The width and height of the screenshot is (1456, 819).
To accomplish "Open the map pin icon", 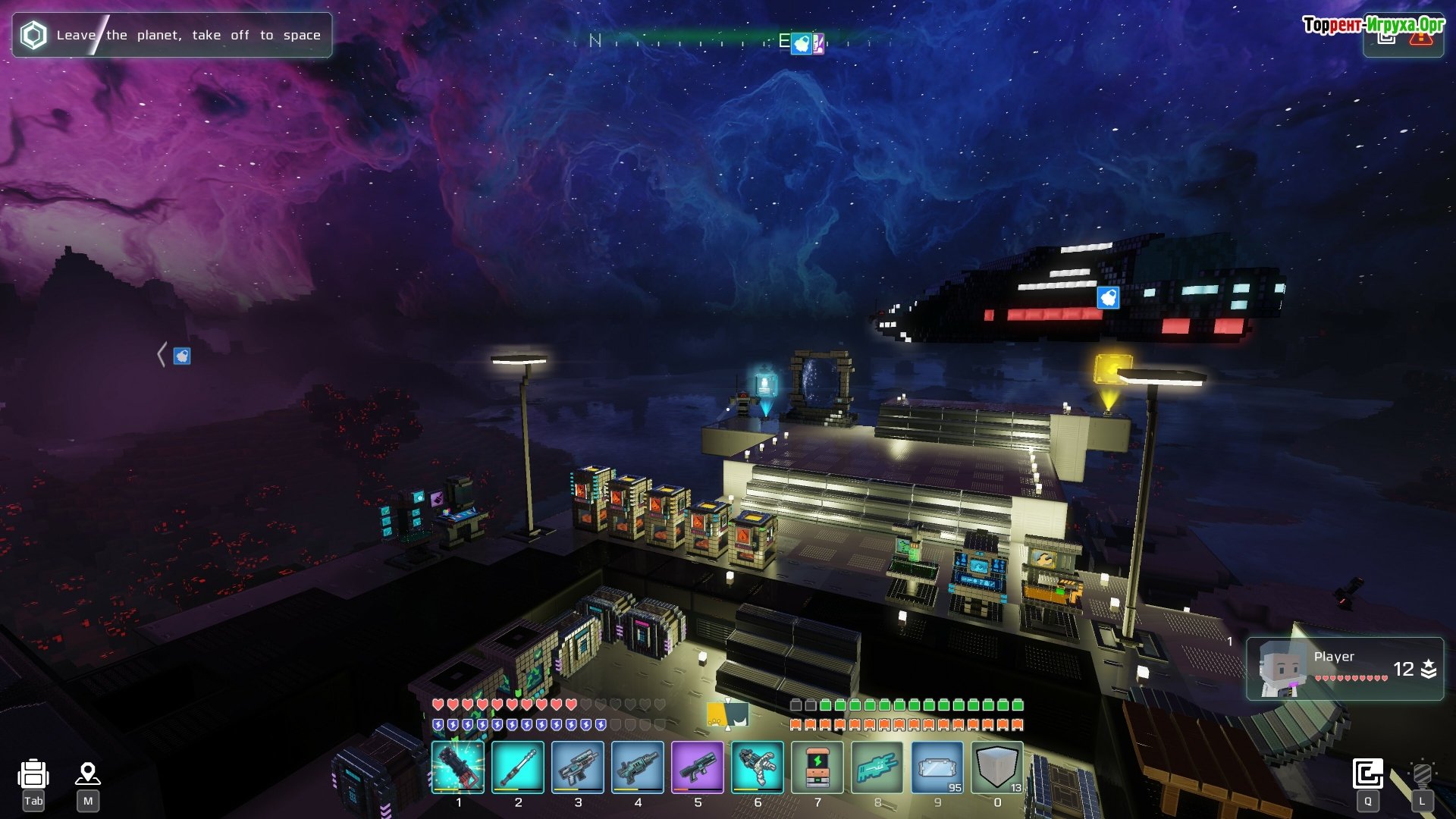I will 88,774.
